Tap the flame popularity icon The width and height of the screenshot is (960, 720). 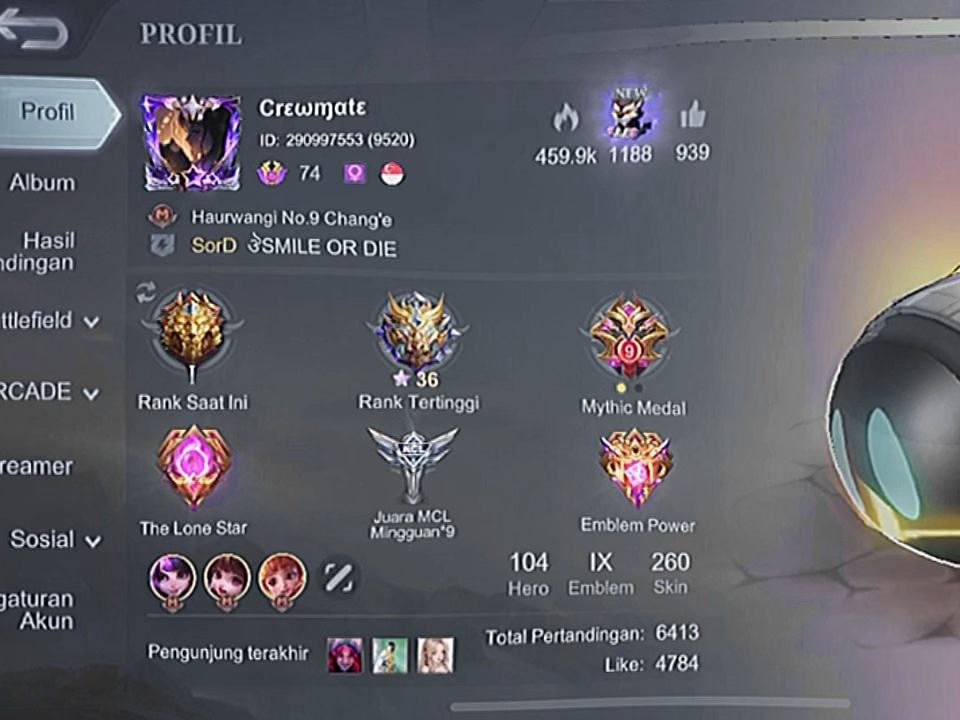pos(566,119)
